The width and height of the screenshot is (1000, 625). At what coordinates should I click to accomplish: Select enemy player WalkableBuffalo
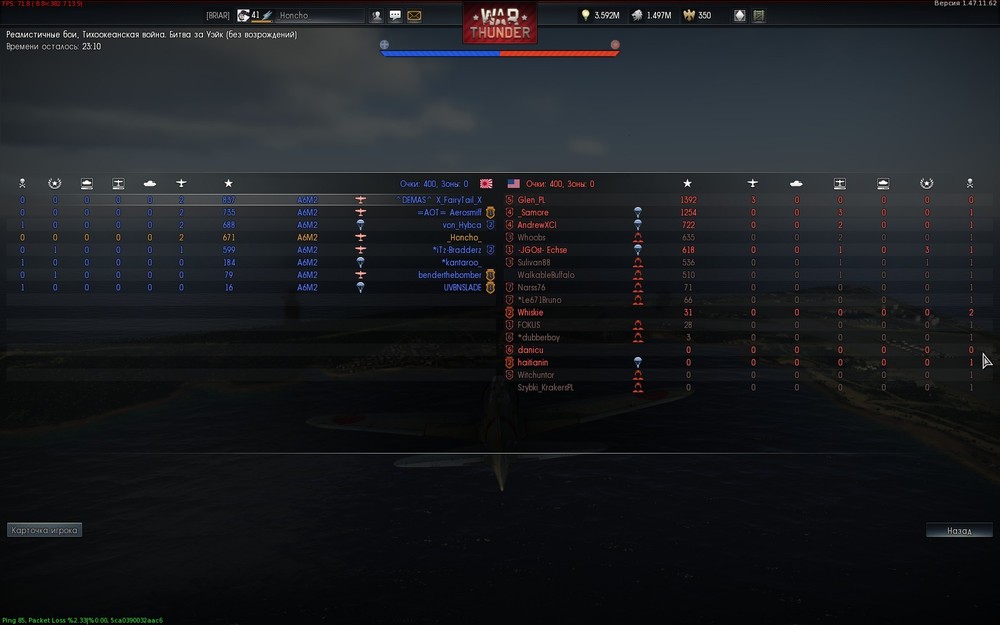click(546, 275)
